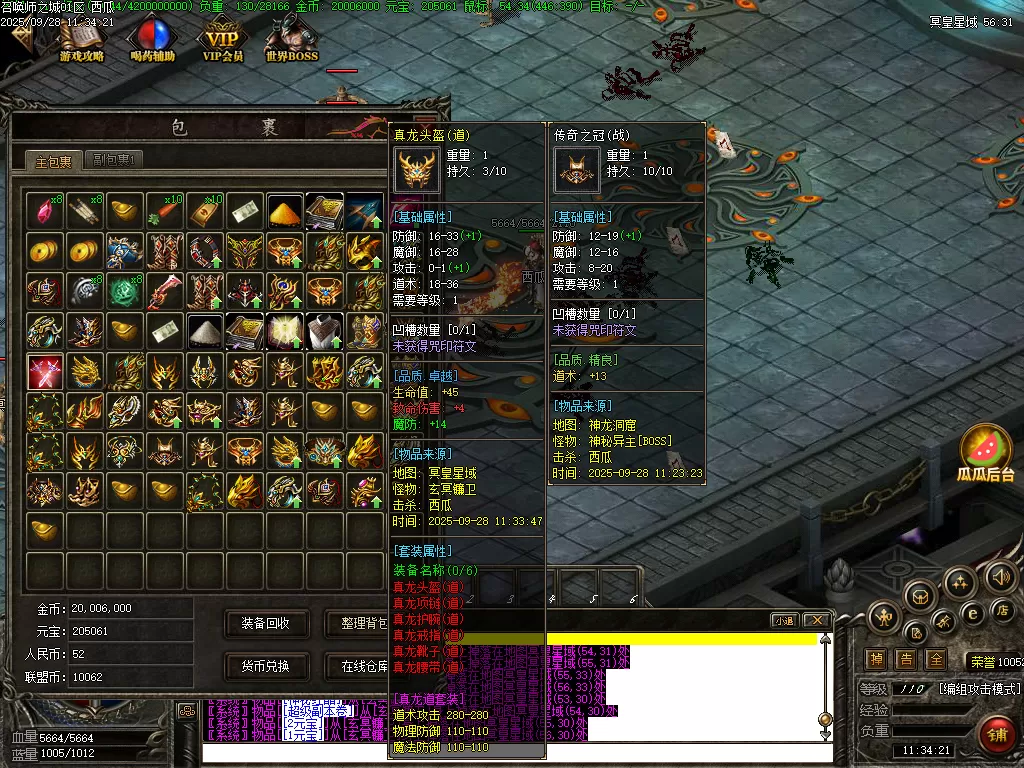The height and width of the screenshot is (768, 1024).
Task: Open the red 铺 stall button
Action: click(996, 736)
